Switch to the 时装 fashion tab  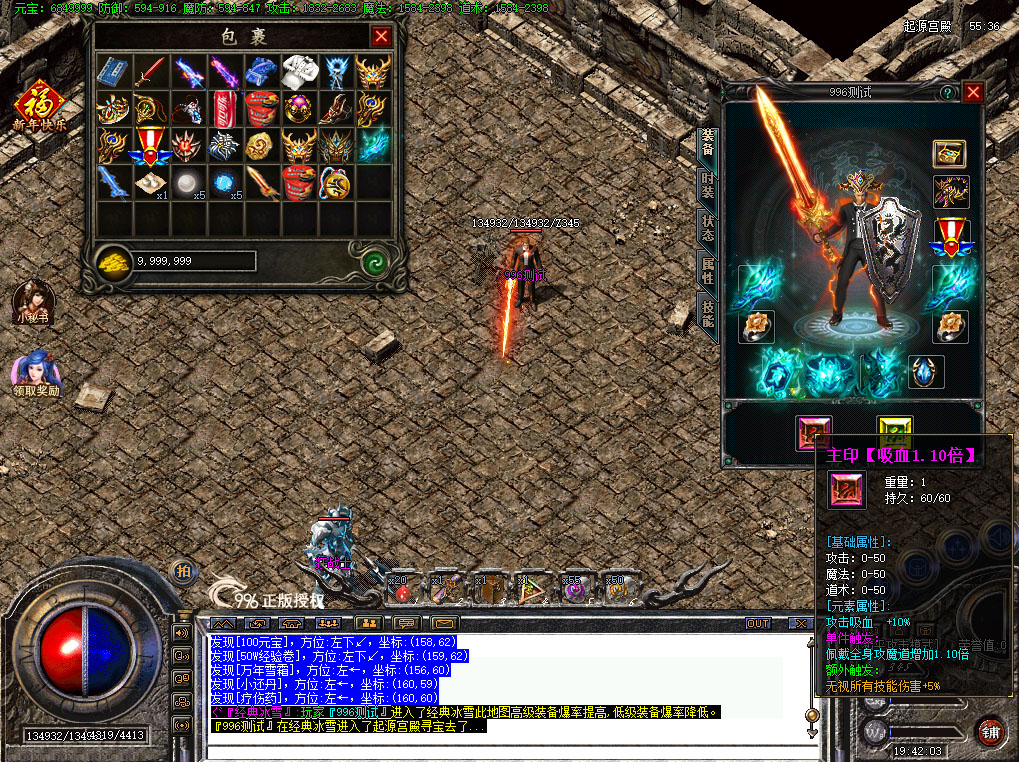(708, 184)
